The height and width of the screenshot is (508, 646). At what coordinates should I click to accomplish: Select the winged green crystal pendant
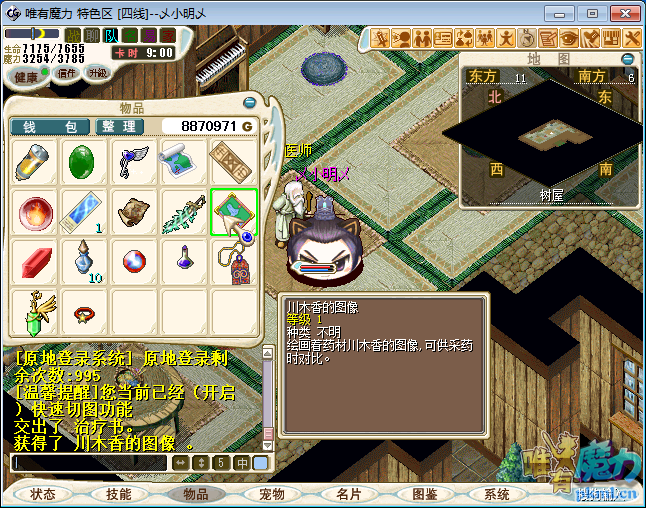[35, 311]
